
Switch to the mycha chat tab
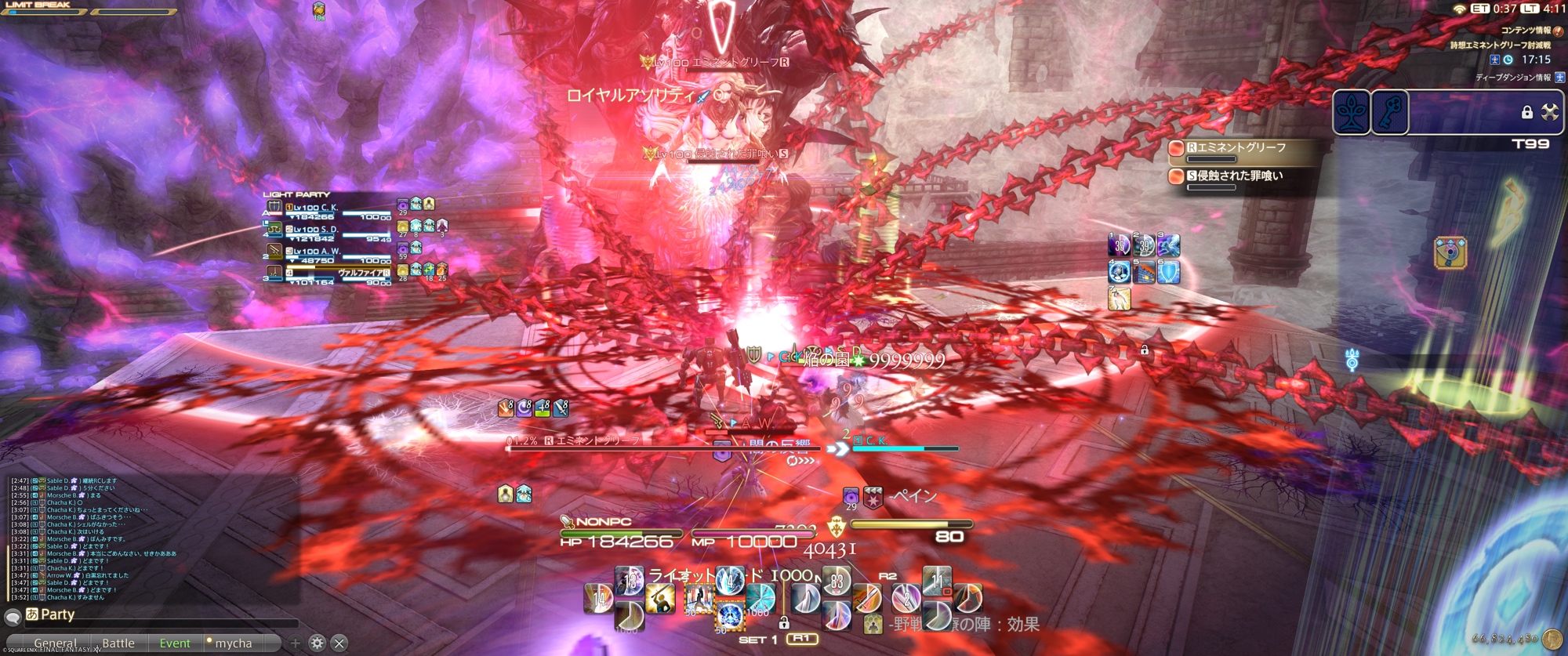point(233,643)
